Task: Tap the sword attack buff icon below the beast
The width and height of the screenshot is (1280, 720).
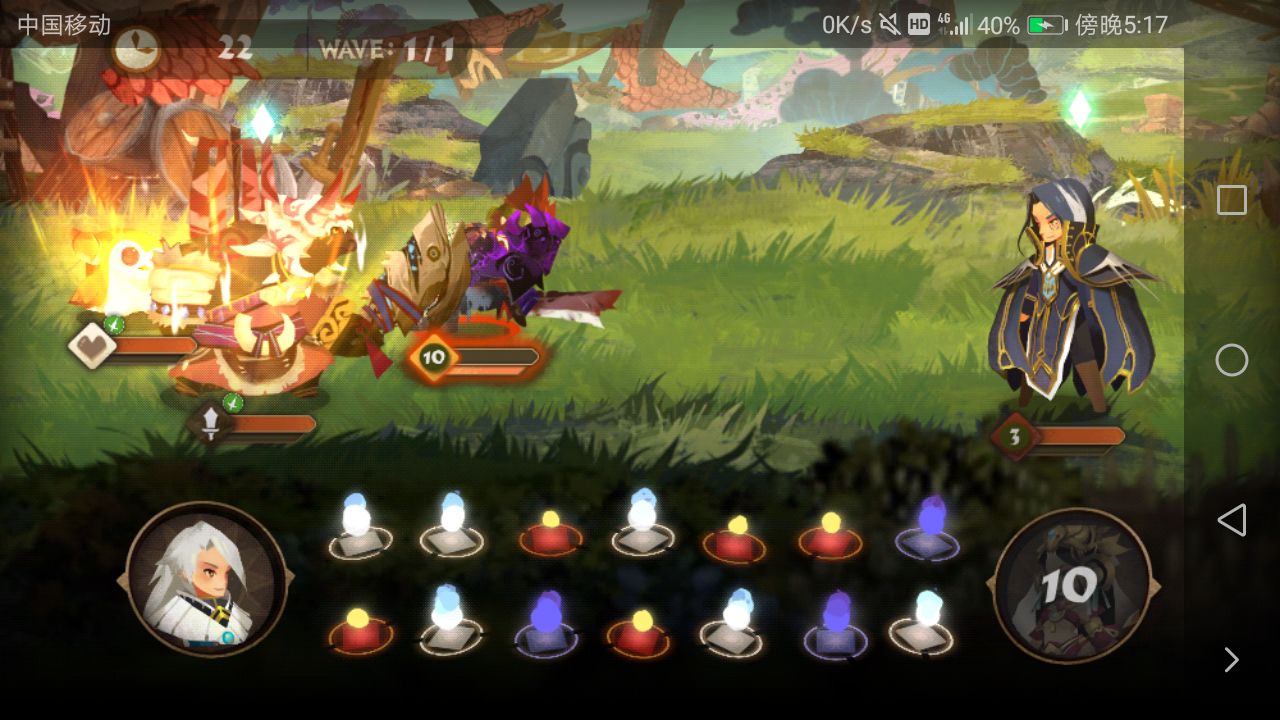Action: [210, 421]
